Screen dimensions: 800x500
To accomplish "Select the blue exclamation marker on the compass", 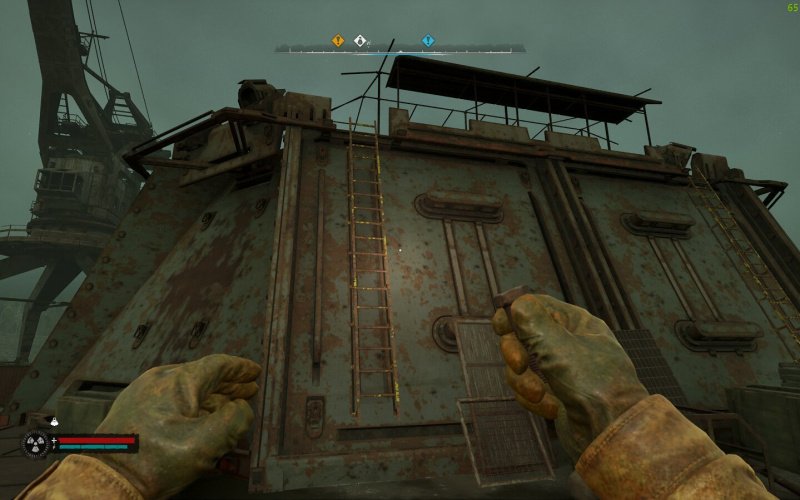I will (428, 41).
